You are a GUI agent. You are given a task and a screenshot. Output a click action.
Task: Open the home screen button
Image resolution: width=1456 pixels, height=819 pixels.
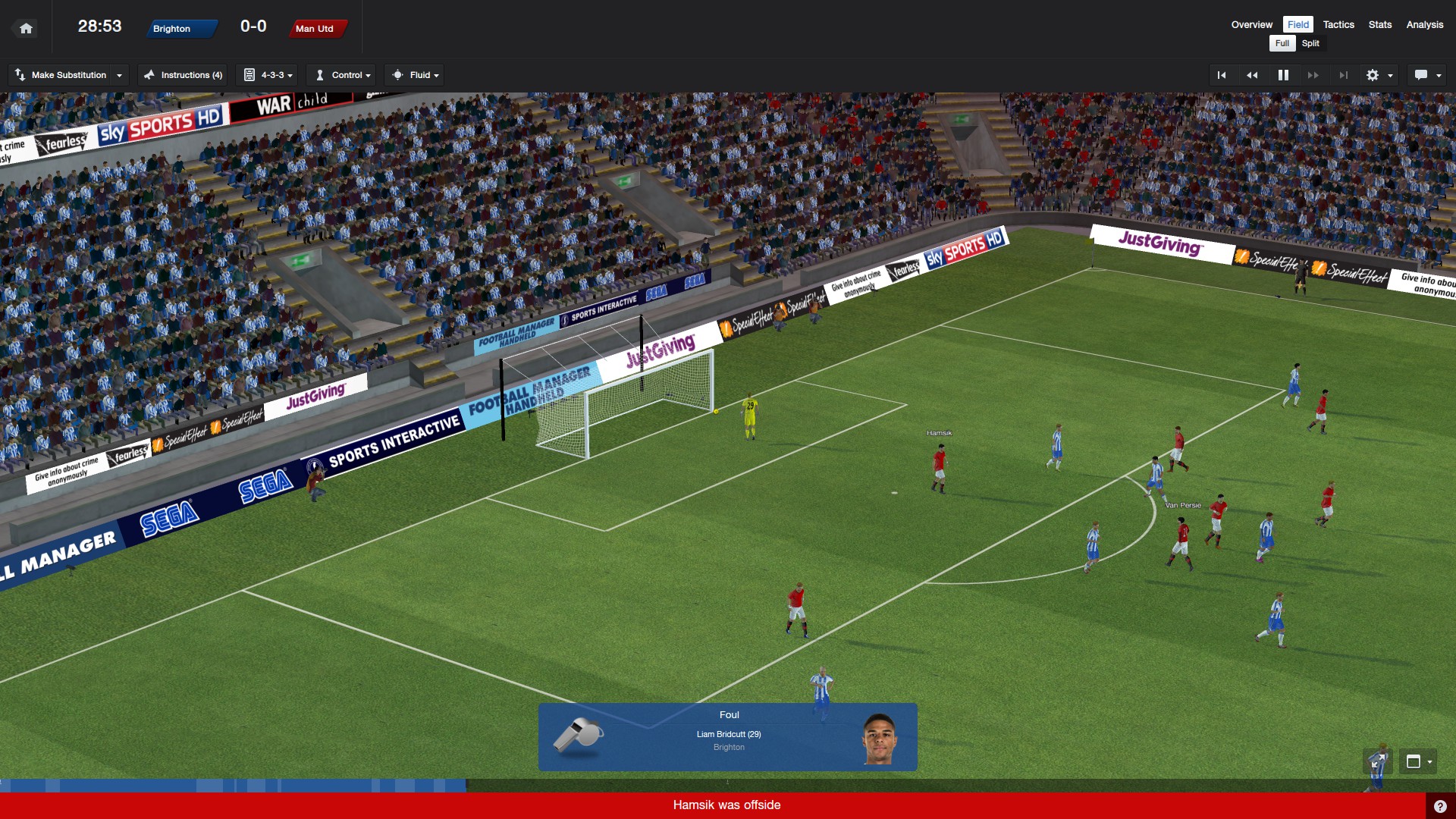click(26, 29)
